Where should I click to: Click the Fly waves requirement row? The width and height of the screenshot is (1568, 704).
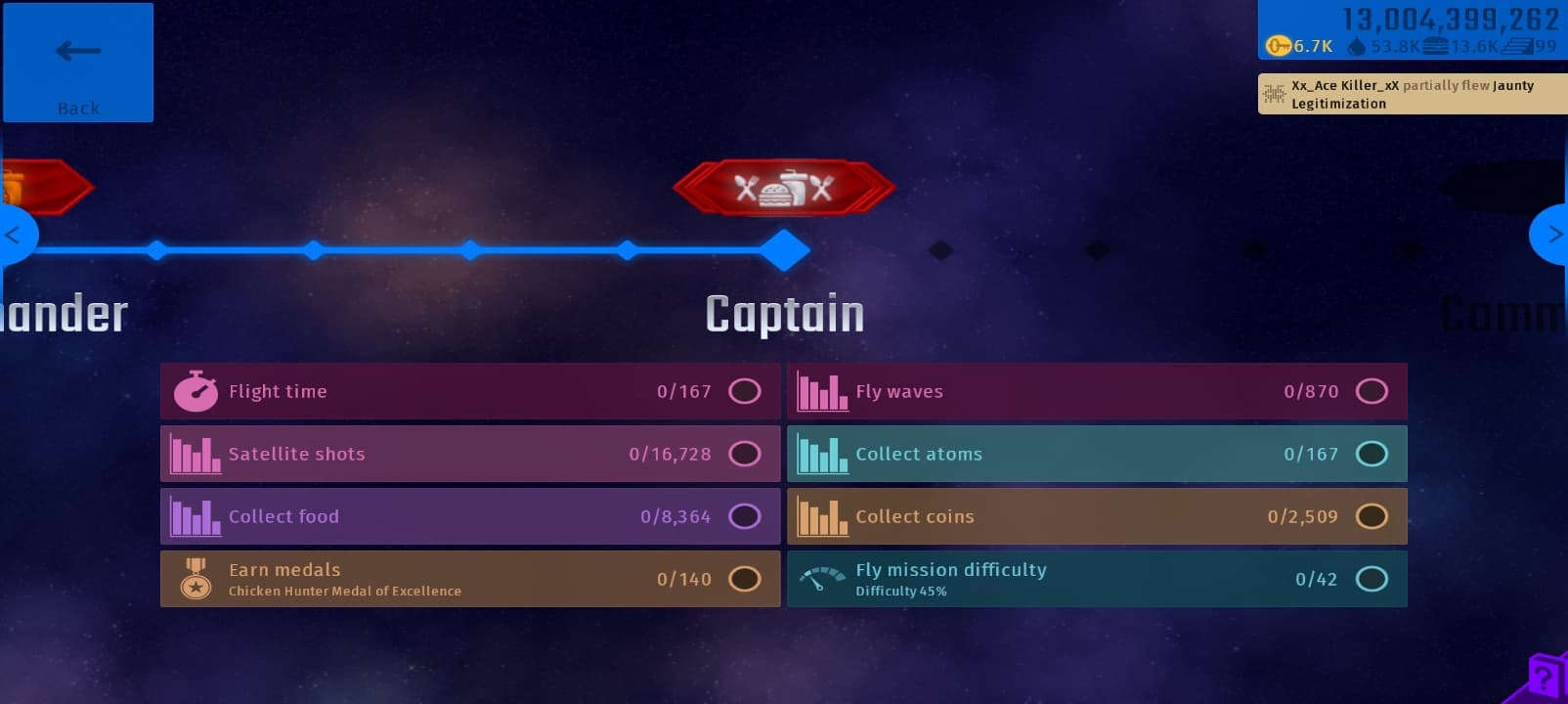coord(1097,391)
